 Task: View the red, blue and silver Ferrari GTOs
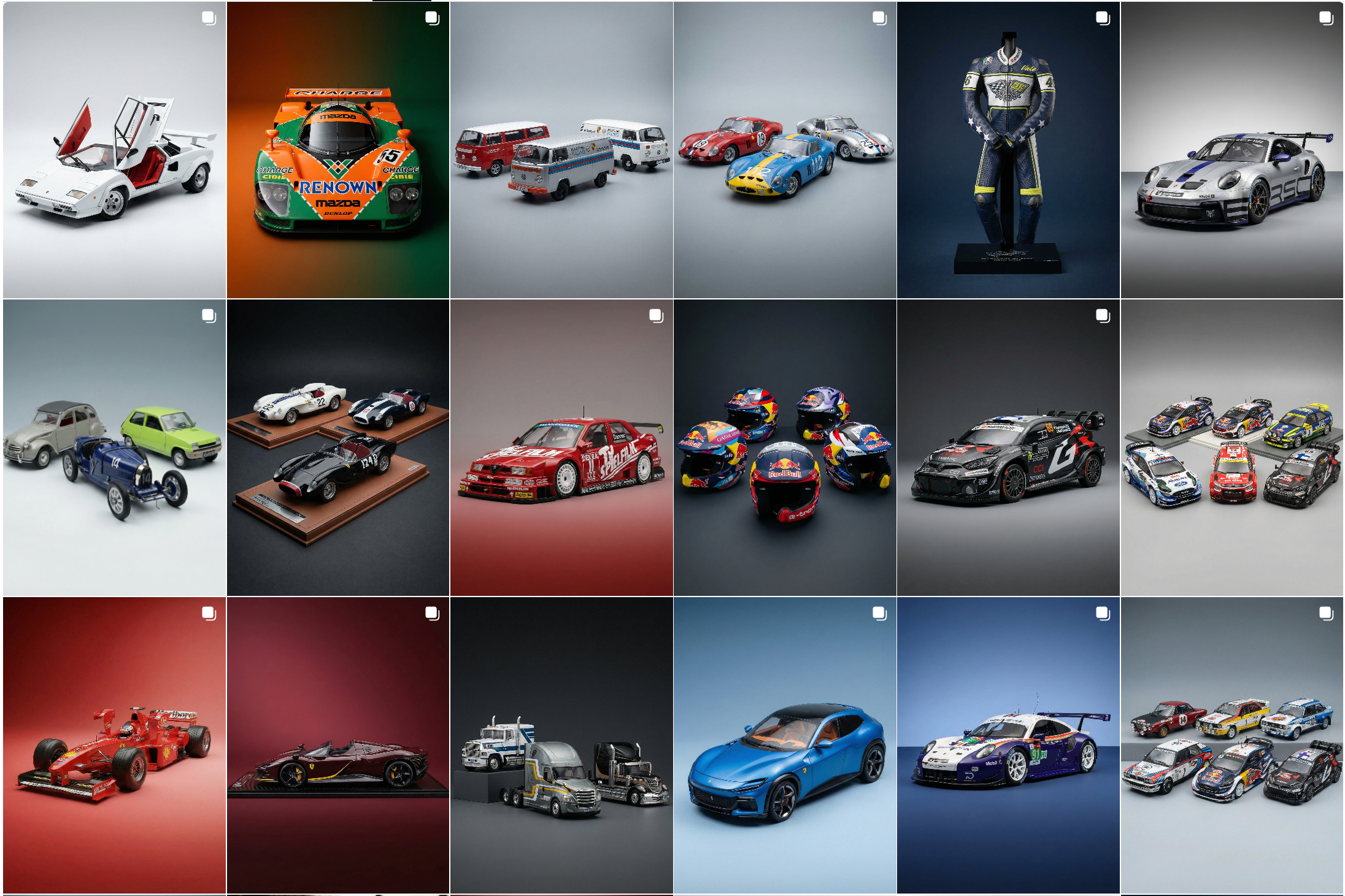click(785, 150)
